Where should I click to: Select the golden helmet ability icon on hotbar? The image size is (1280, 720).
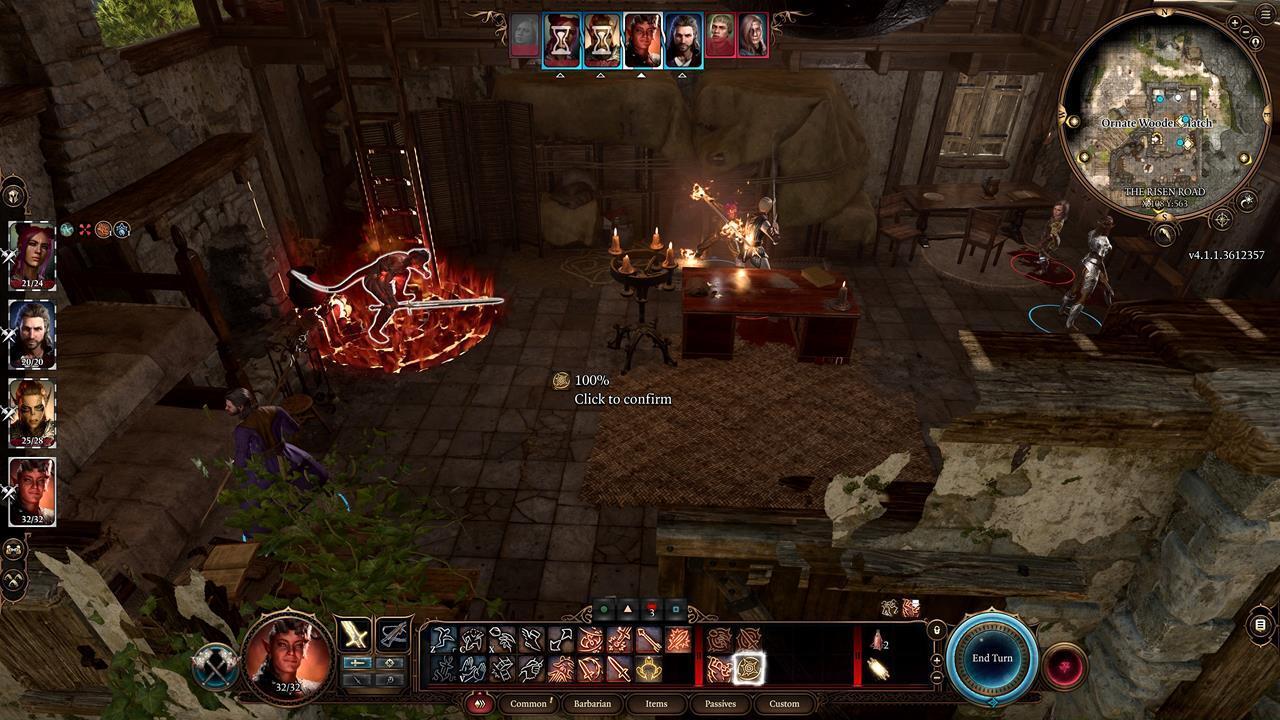click(x=649, y=668)
